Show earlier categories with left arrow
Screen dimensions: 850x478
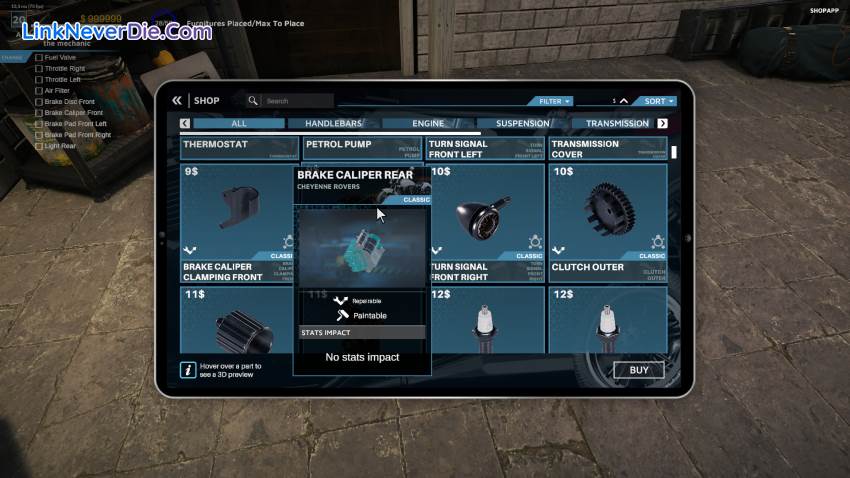(185, 124)
